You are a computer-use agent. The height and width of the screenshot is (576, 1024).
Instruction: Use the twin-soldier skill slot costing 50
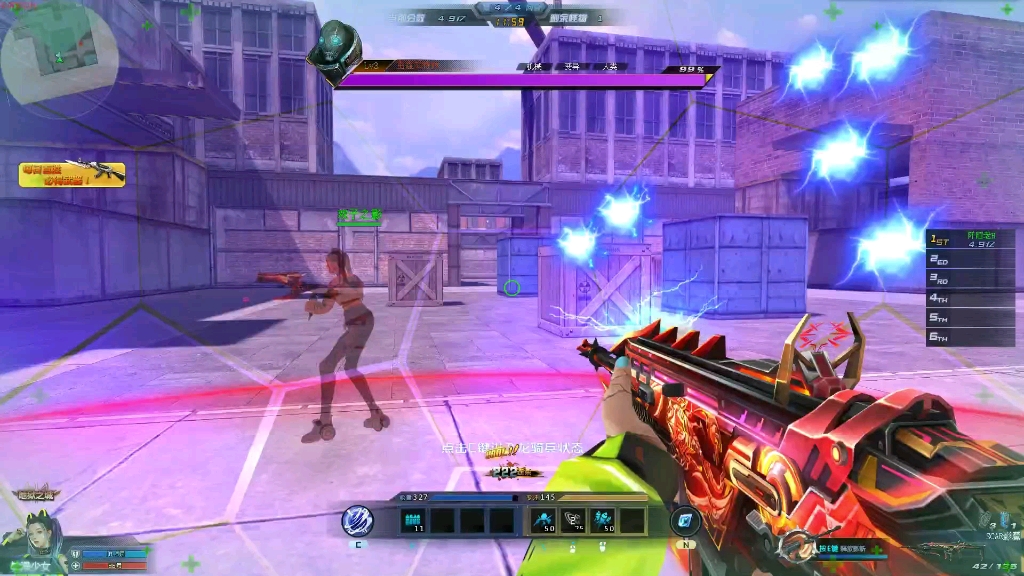603,520
